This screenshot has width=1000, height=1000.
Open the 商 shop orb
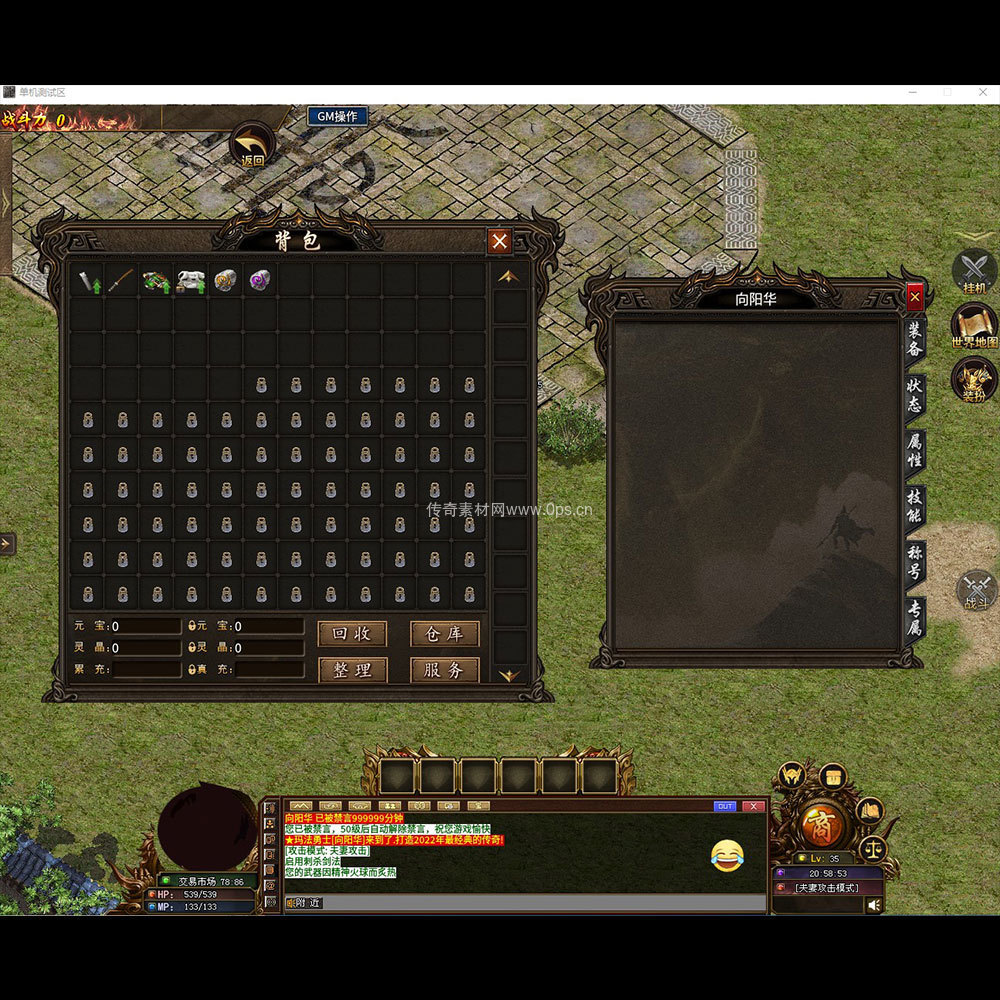coord(825,825)
